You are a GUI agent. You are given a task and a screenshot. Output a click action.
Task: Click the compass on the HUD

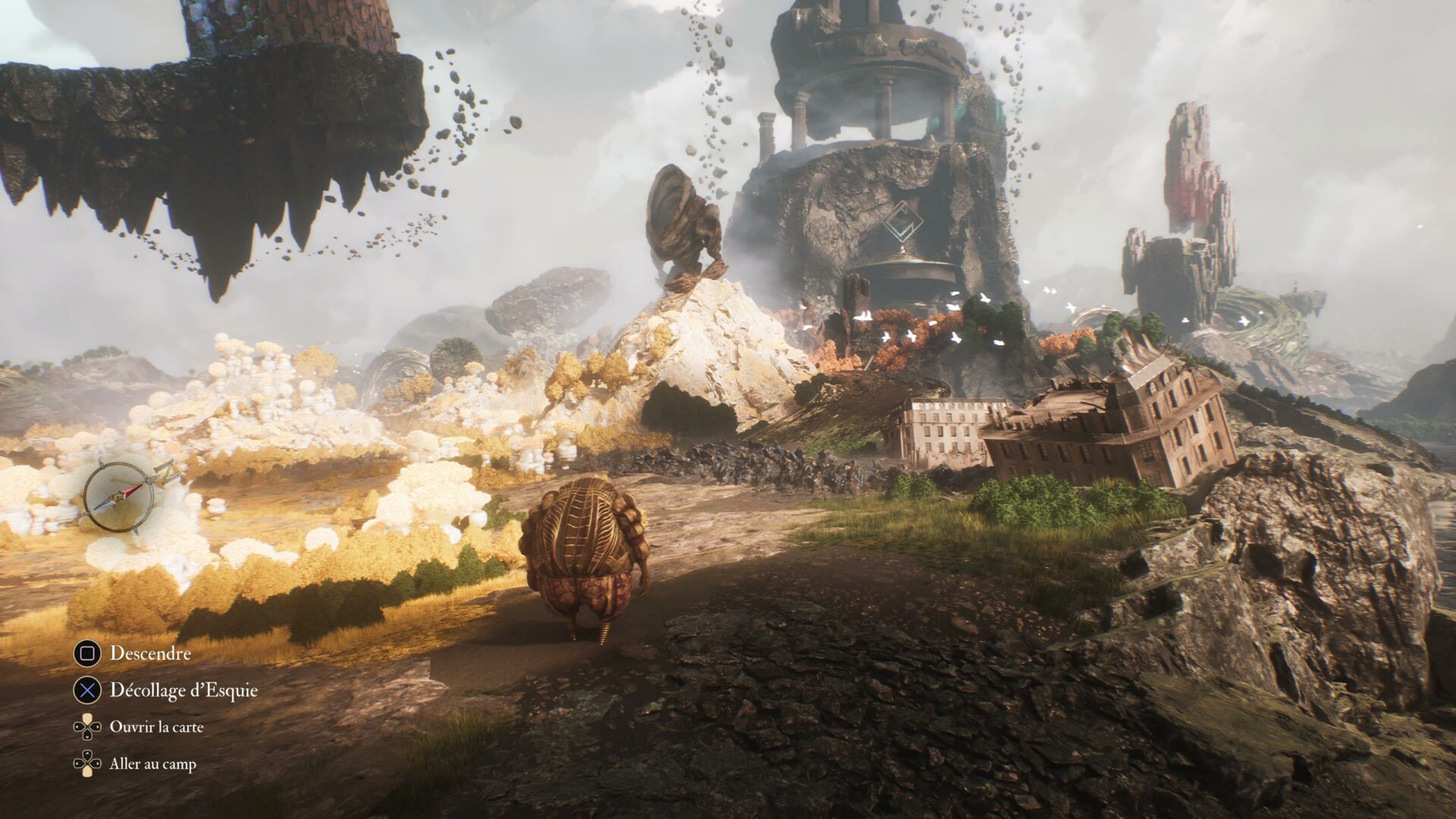click(118, 497)
